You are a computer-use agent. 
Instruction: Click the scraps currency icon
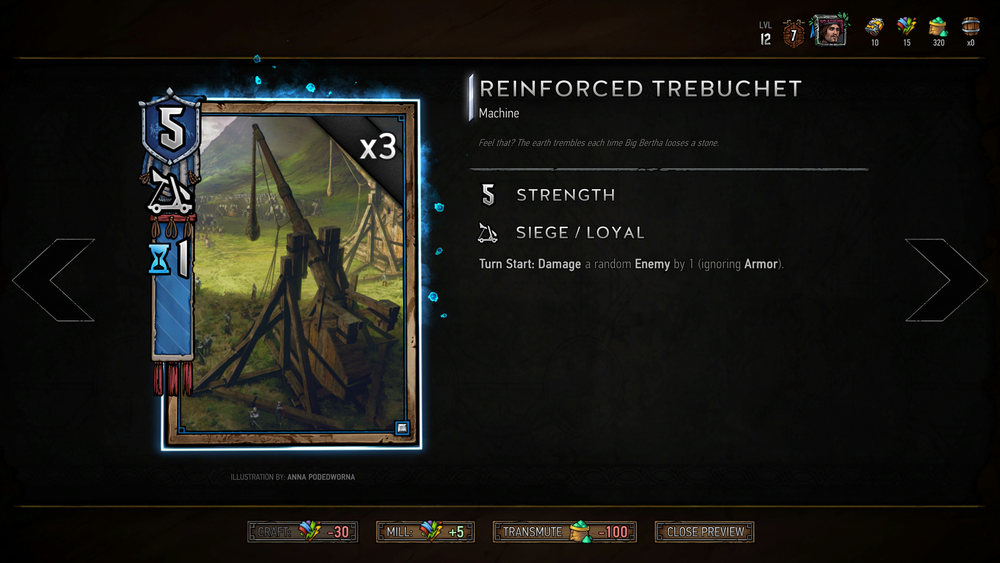907,27
